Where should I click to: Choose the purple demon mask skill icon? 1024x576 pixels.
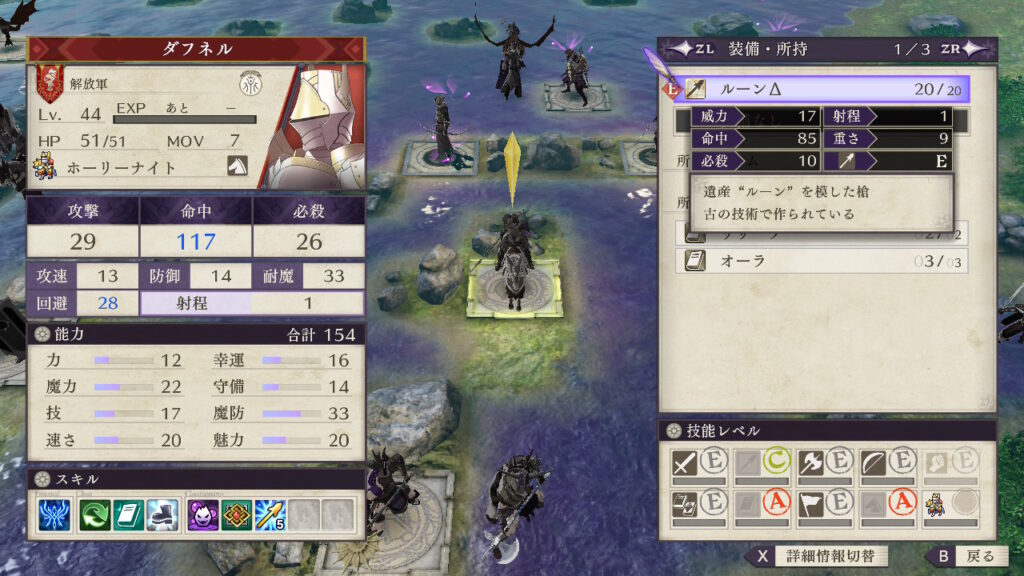203,515
